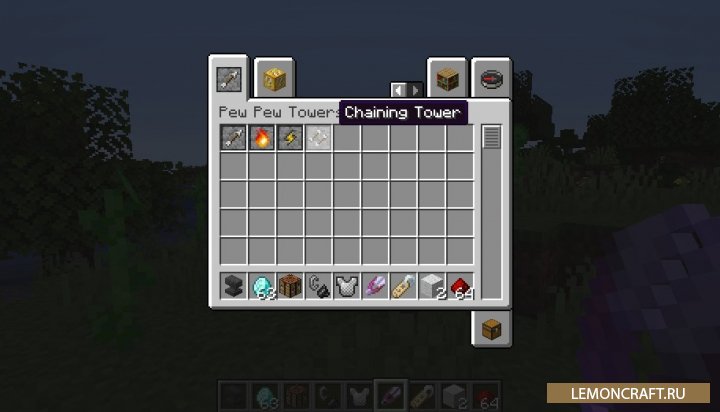
Task: Select the flint and steel hotbar slot
Action: click(318, 286)
